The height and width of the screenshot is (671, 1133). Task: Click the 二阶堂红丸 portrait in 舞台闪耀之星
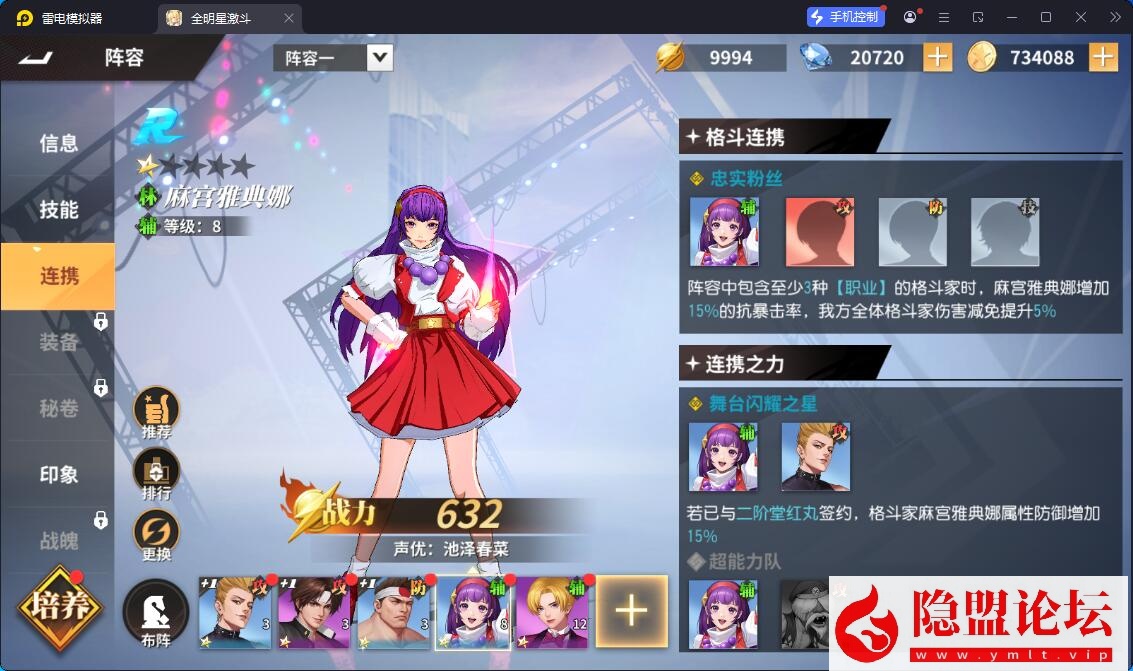815,457
